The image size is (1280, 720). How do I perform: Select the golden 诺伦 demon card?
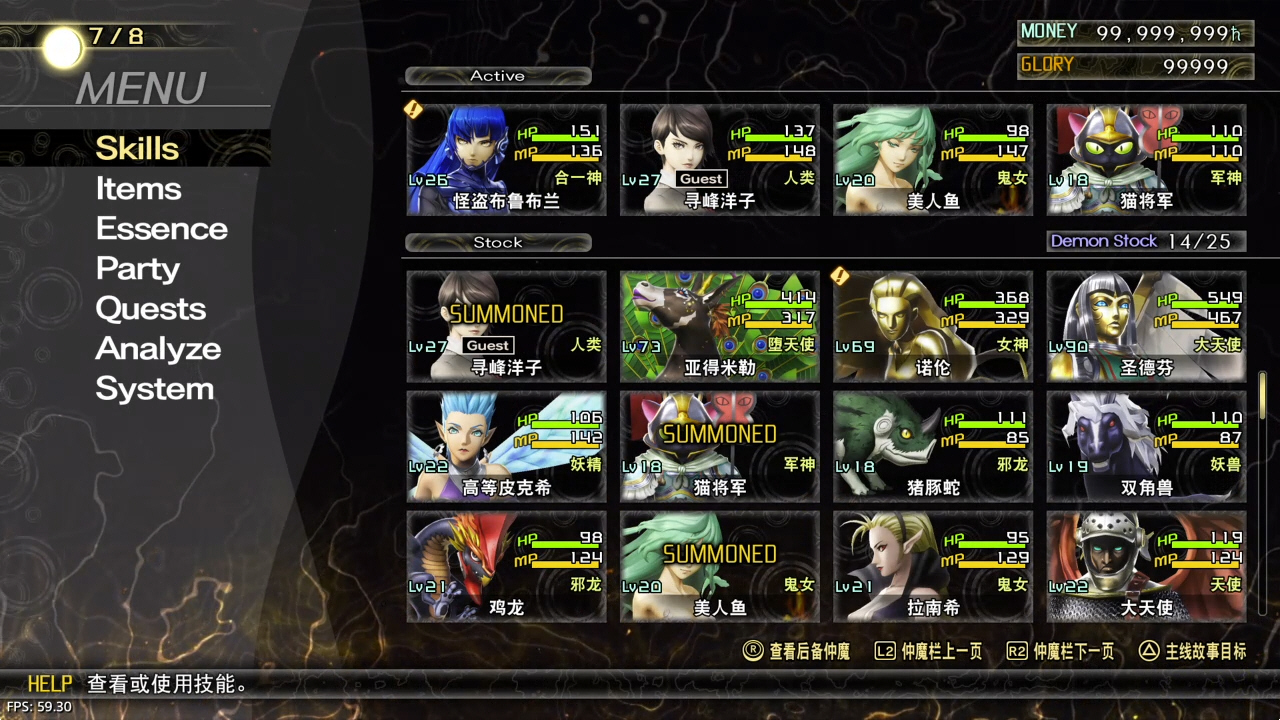click(x=933, y=327)
